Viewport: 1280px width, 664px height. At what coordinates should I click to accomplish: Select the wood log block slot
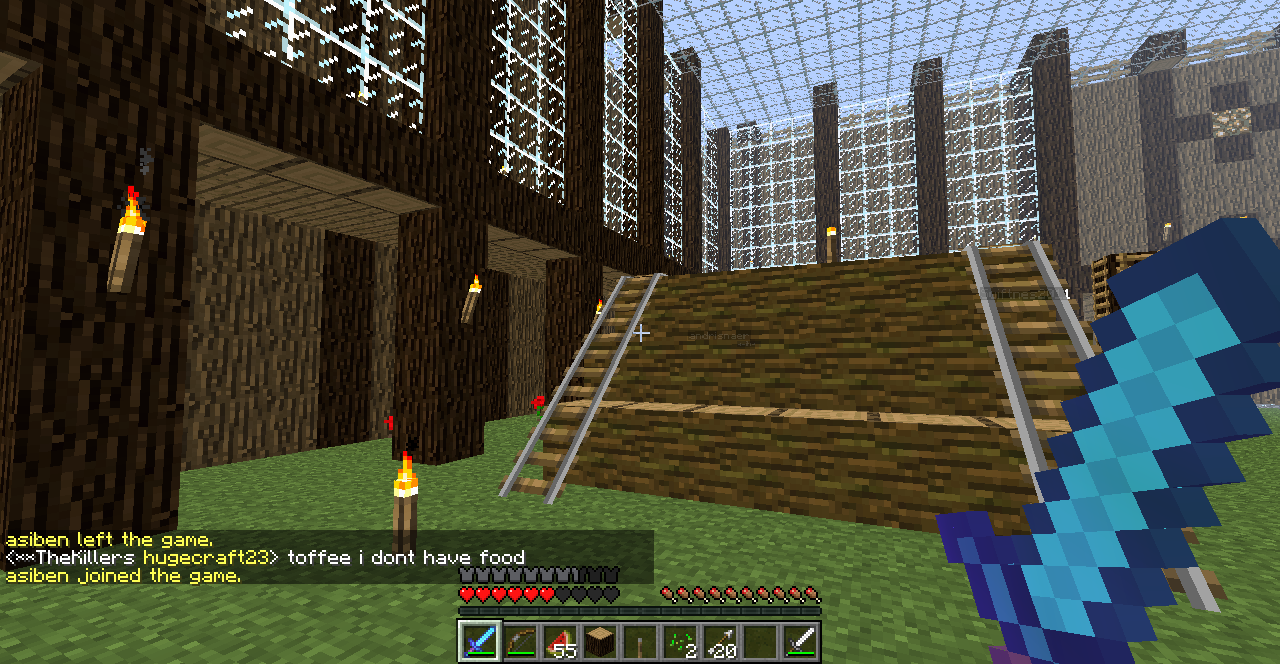coord(599,641)
